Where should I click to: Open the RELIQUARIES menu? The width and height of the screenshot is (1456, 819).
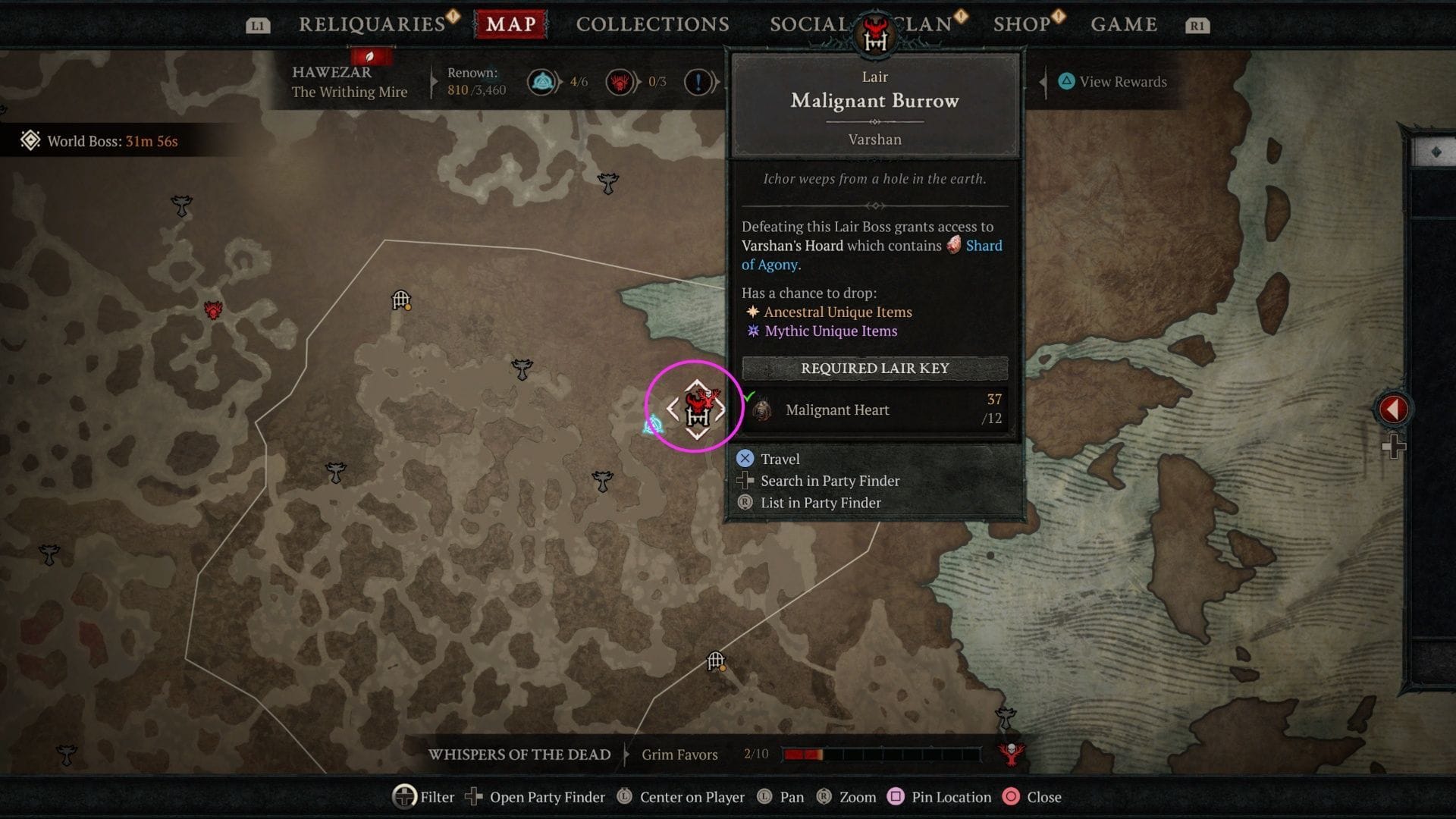[371, 24]
